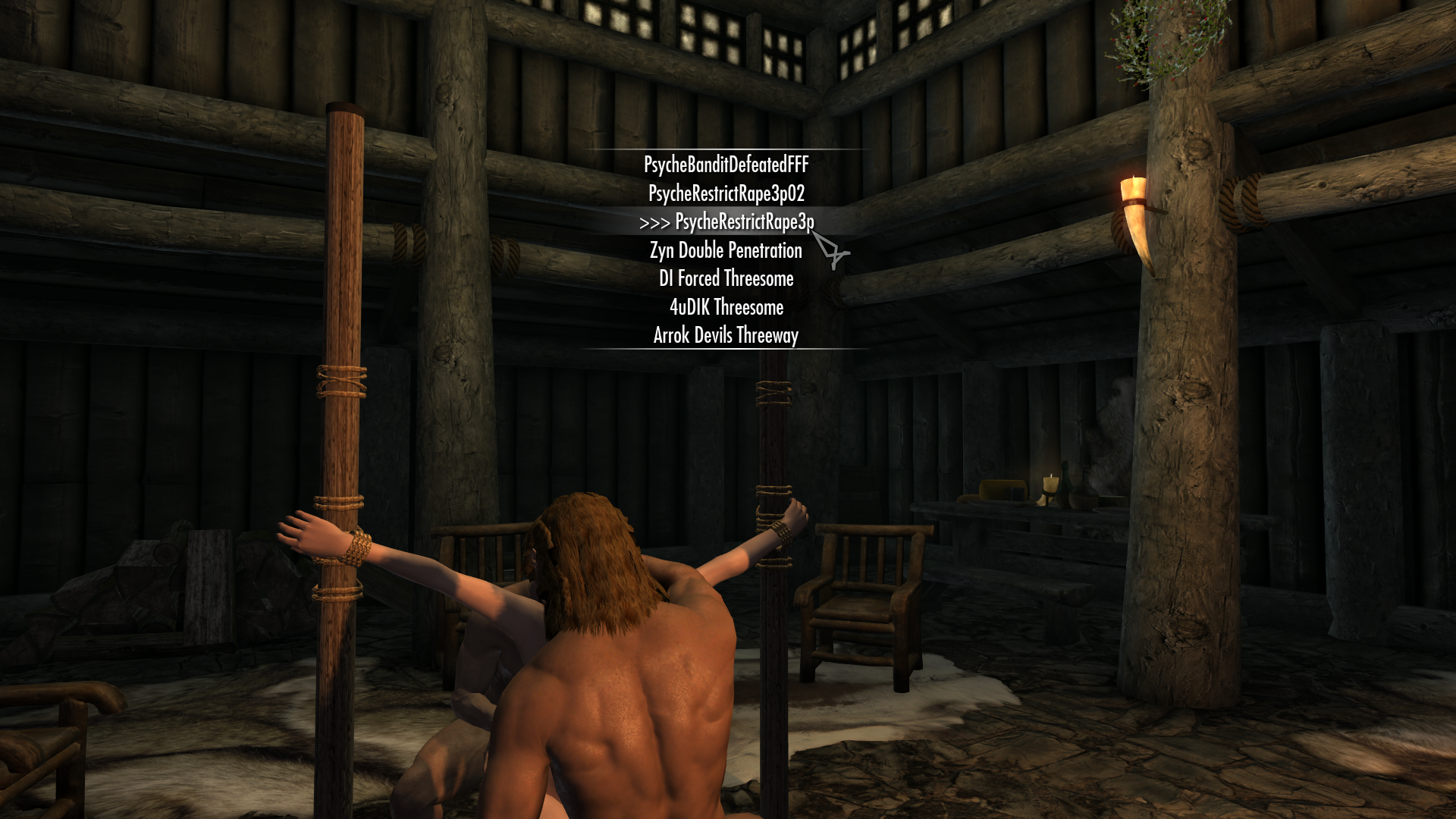Pick the Zyn Double Penetration entry

pos(726,250)
